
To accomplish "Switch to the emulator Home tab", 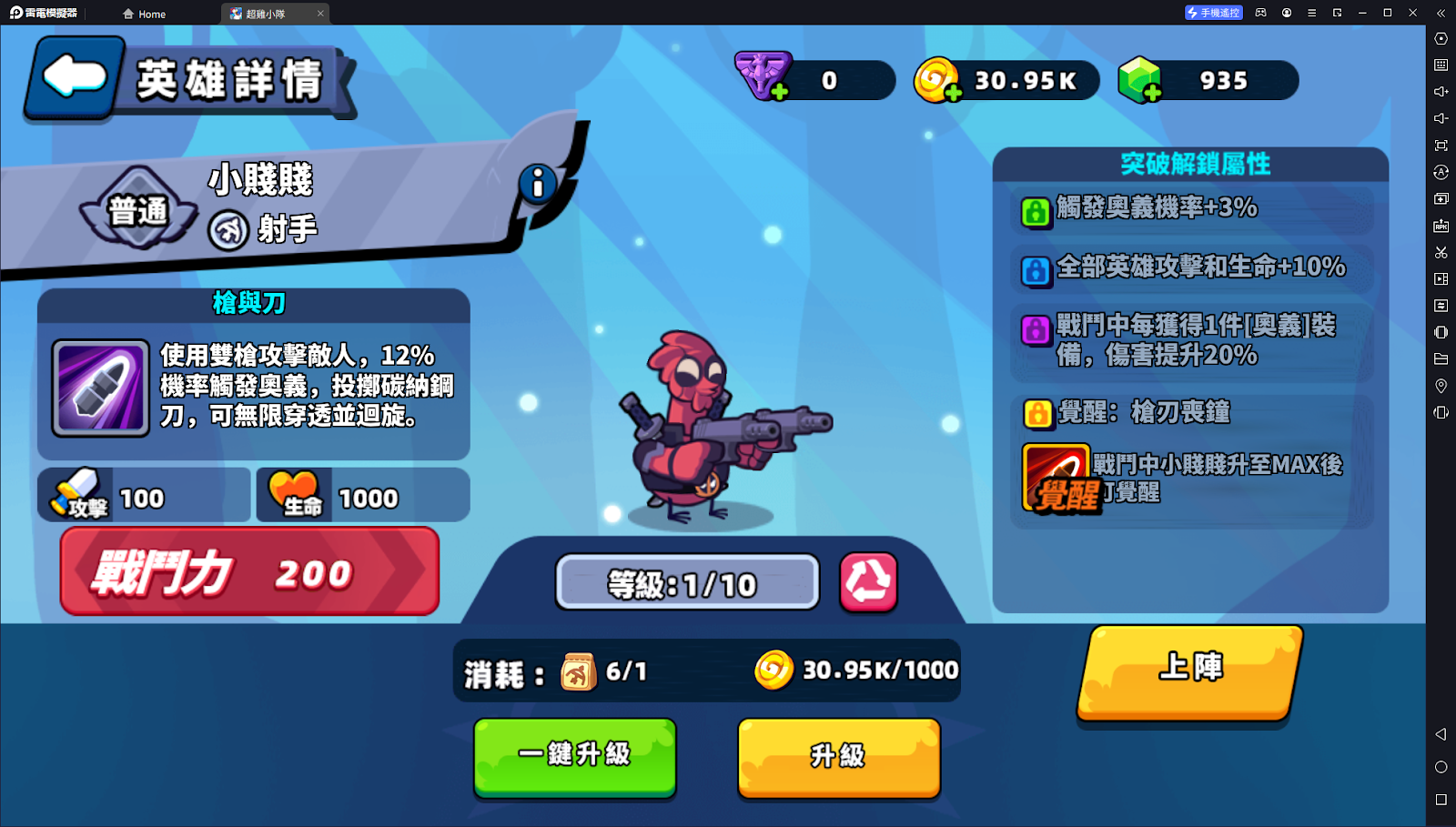I will click(145, 14).
